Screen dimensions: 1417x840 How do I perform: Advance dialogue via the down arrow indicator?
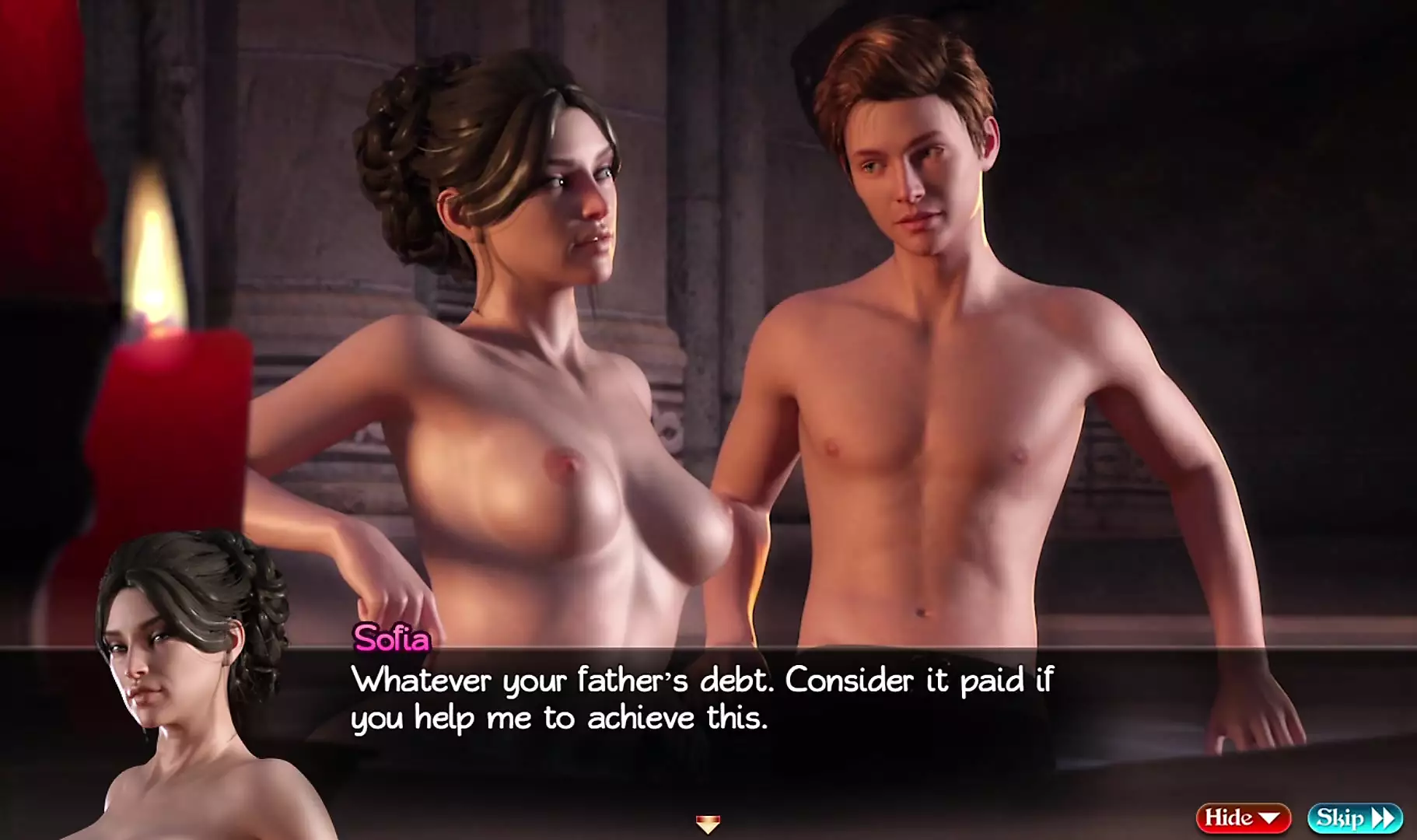pyautogui.click(x=708, y=823)
